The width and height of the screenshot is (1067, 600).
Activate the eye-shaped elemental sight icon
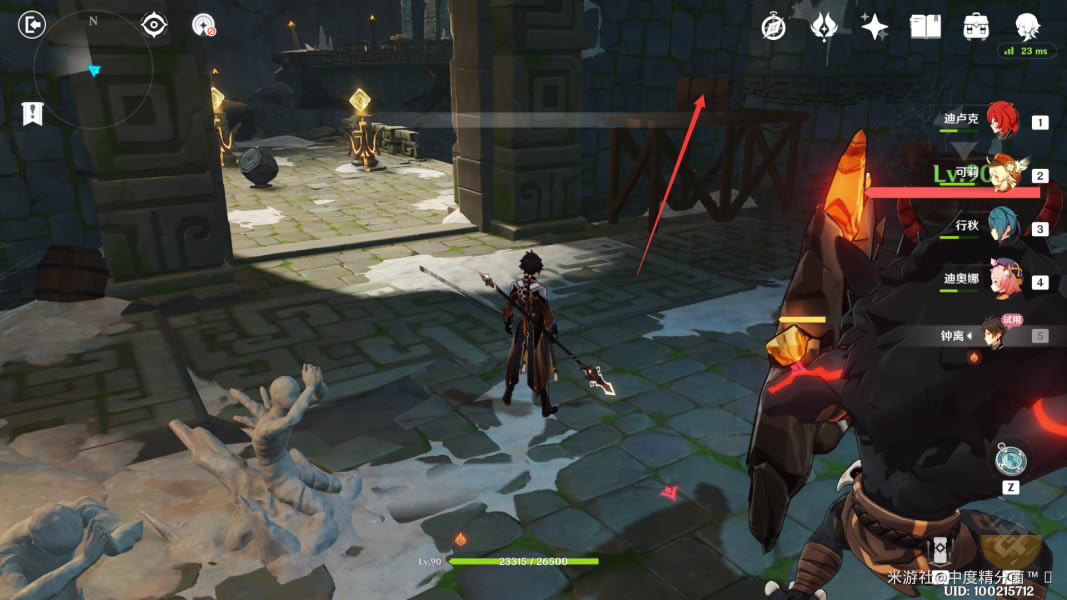(154, 24)
